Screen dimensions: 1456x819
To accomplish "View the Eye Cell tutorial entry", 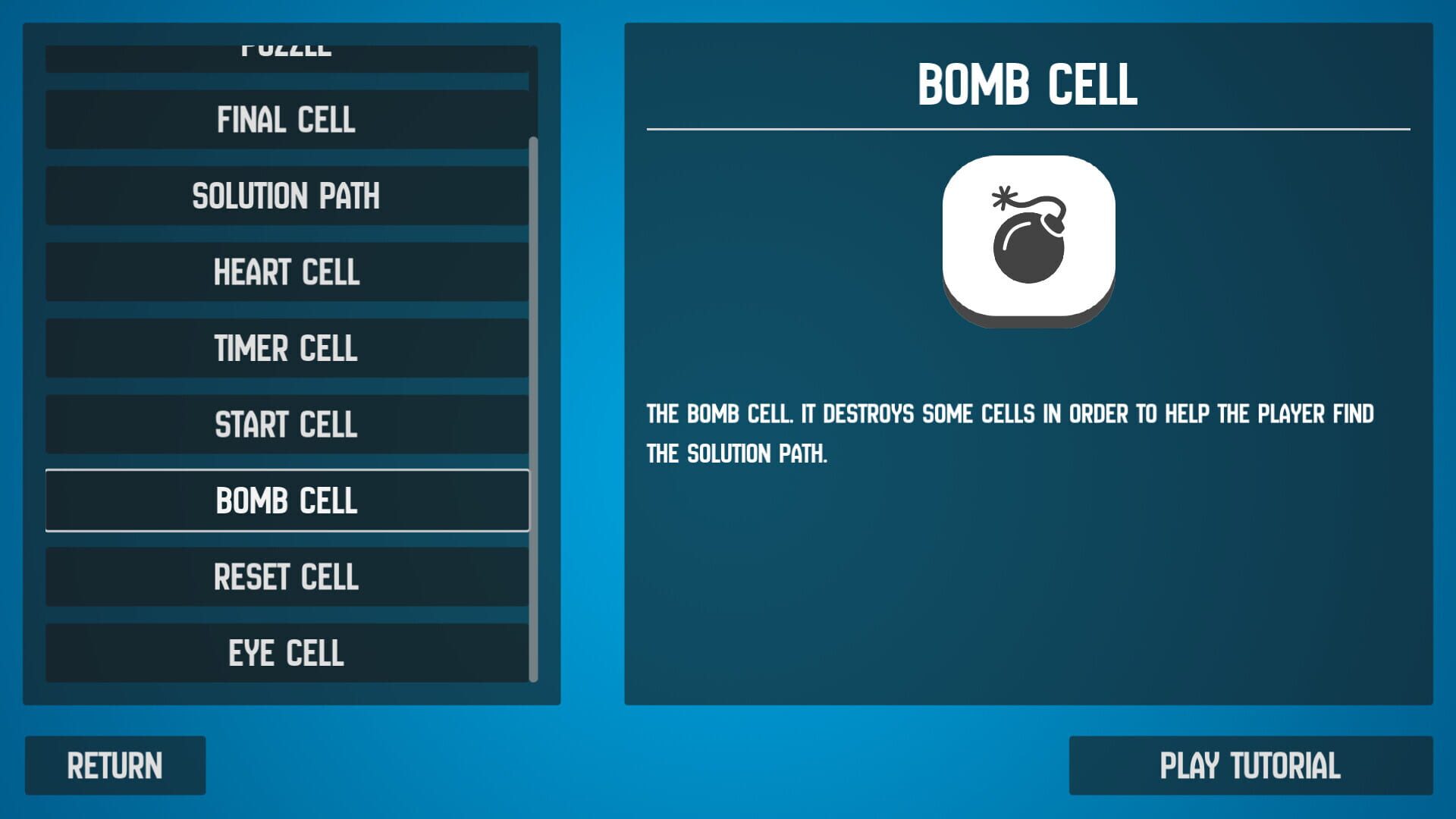I will pyautogui.click(x=287, y=651).
